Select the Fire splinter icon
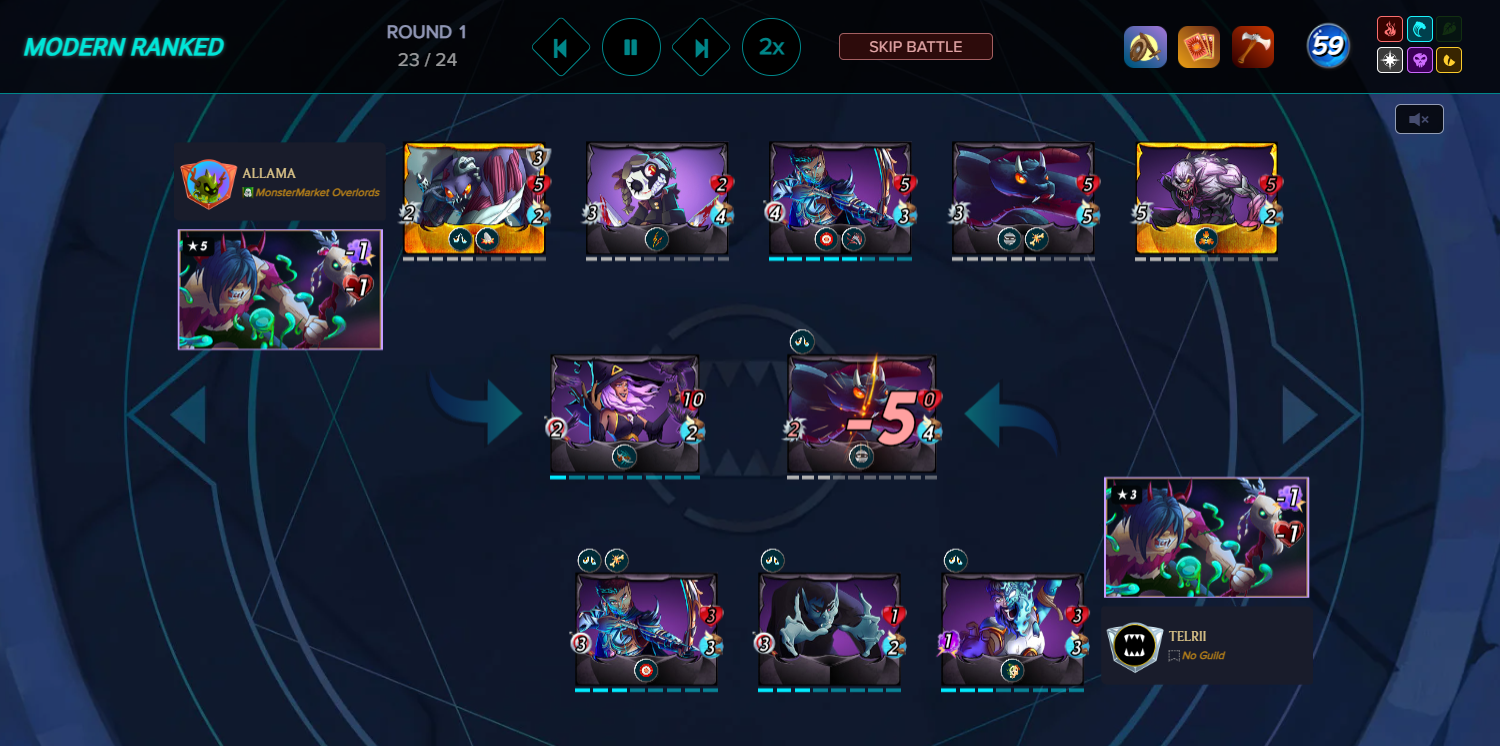Viewport: 1500px width, 746px height. (1389, 30)
